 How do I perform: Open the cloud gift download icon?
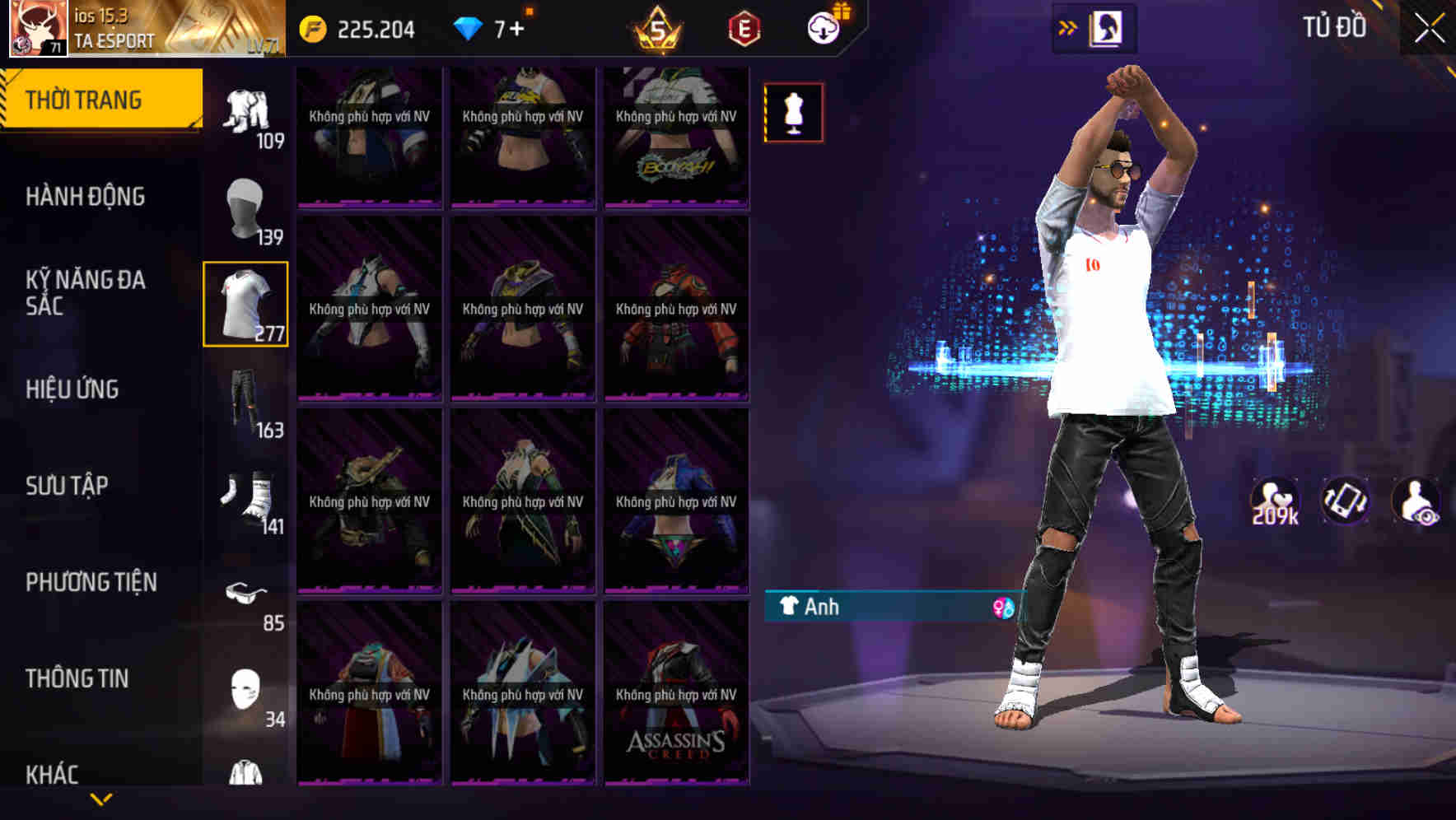[825, 27]
